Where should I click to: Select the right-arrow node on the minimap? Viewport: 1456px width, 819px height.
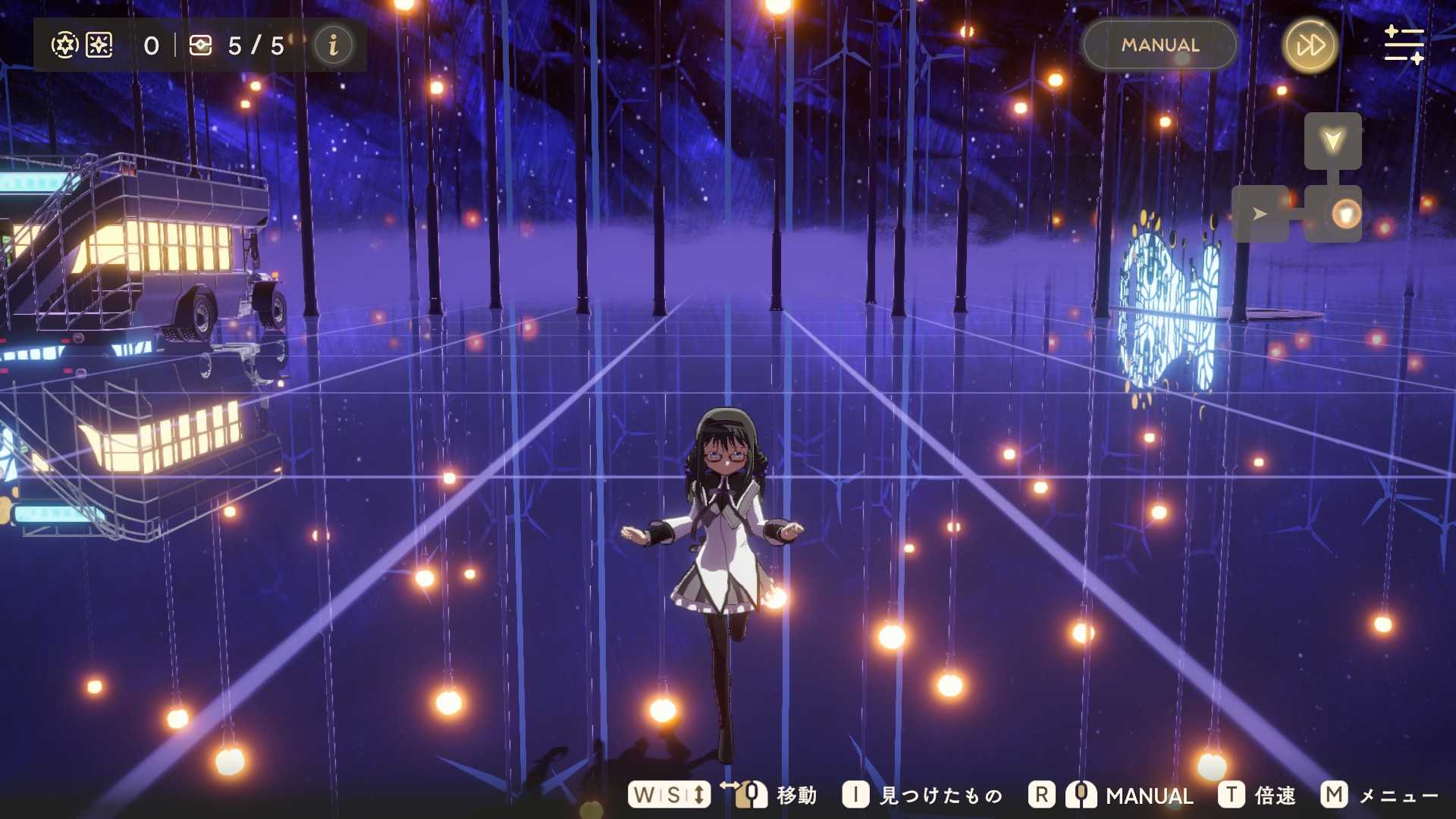[x=1260, y=214]
